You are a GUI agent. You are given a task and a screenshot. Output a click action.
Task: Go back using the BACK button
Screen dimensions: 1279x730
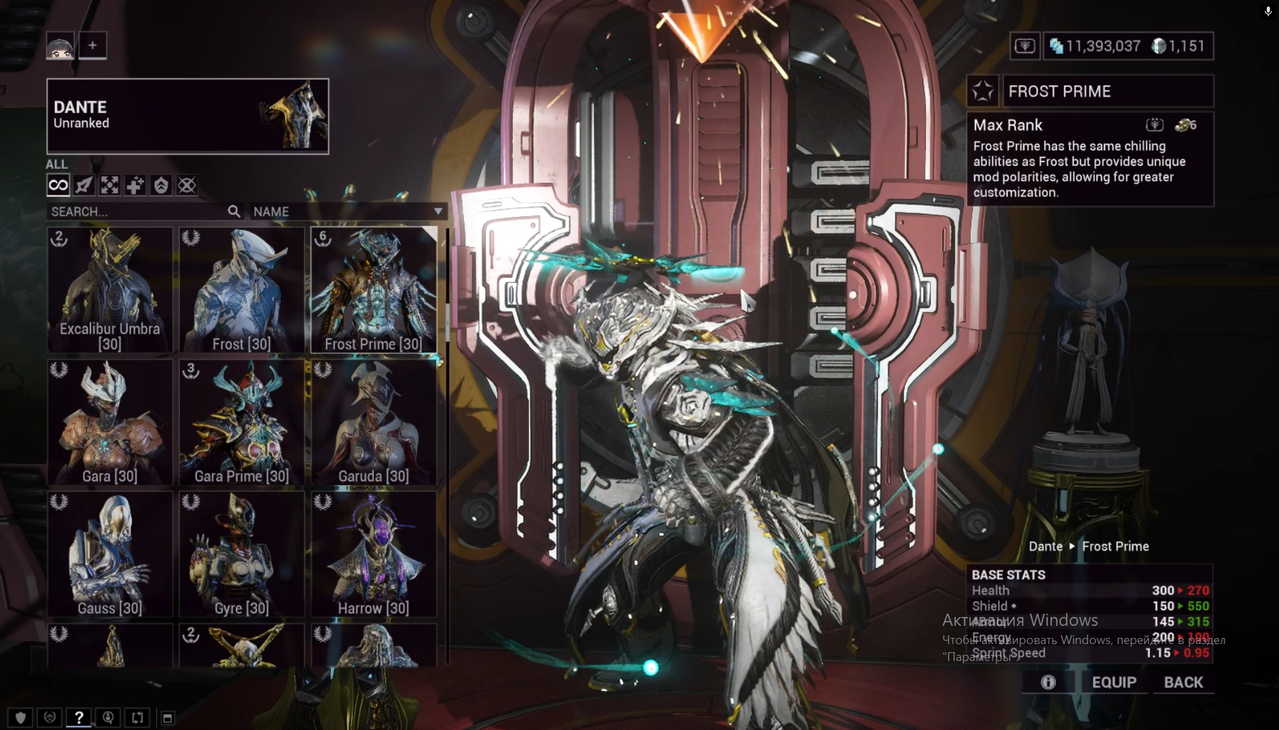1183,682
